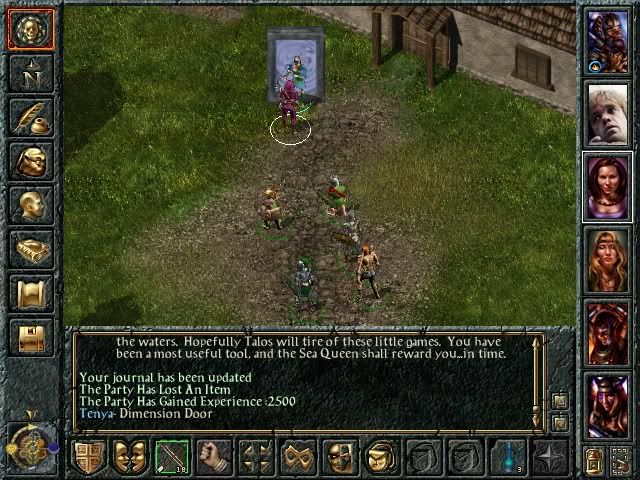Activate the thieving mask skill button
640x480 pixels.
coord(340,457)
